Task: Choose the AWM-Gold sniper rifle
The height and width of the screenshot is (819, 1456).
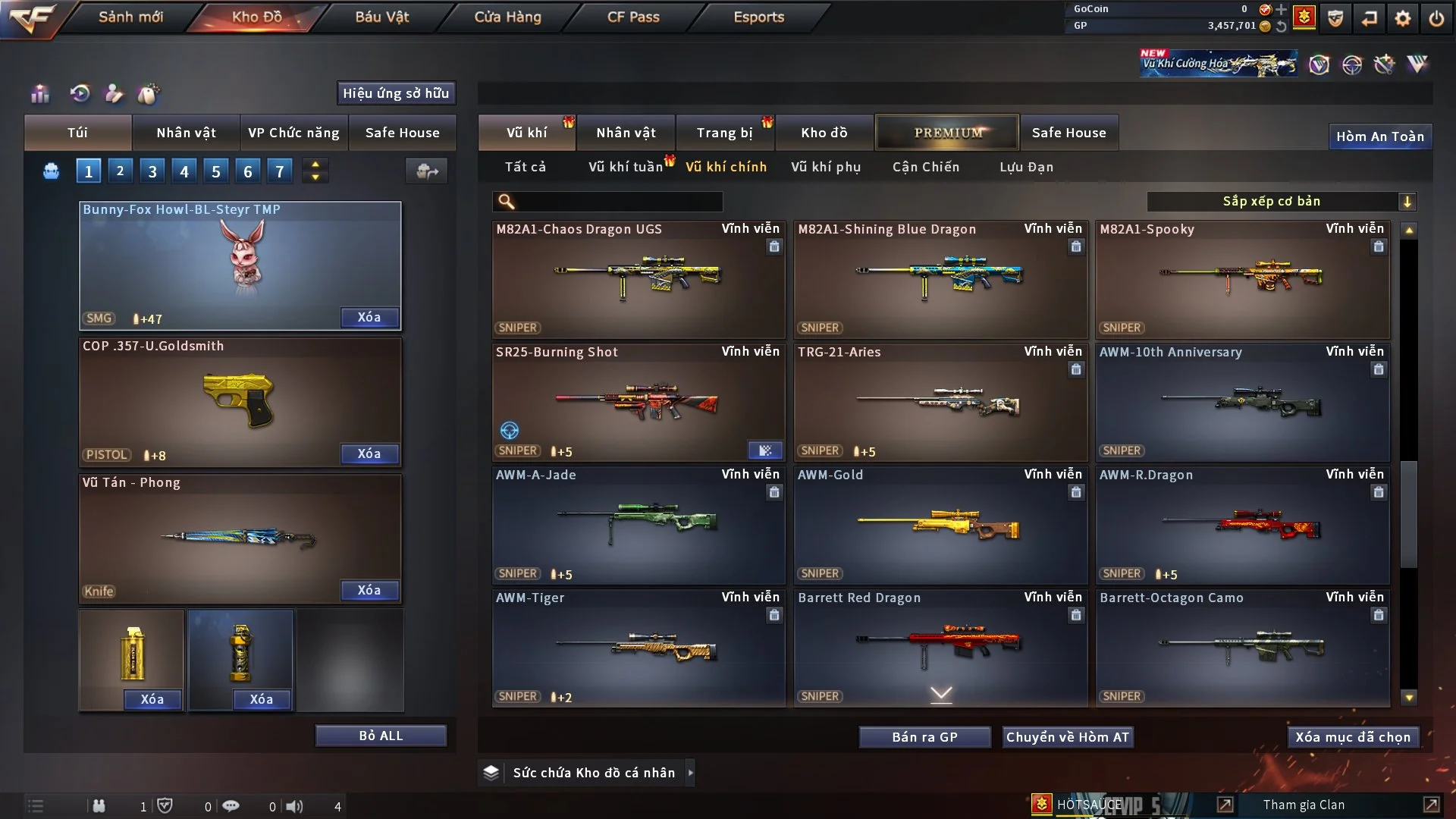Action: coord(940,525)
